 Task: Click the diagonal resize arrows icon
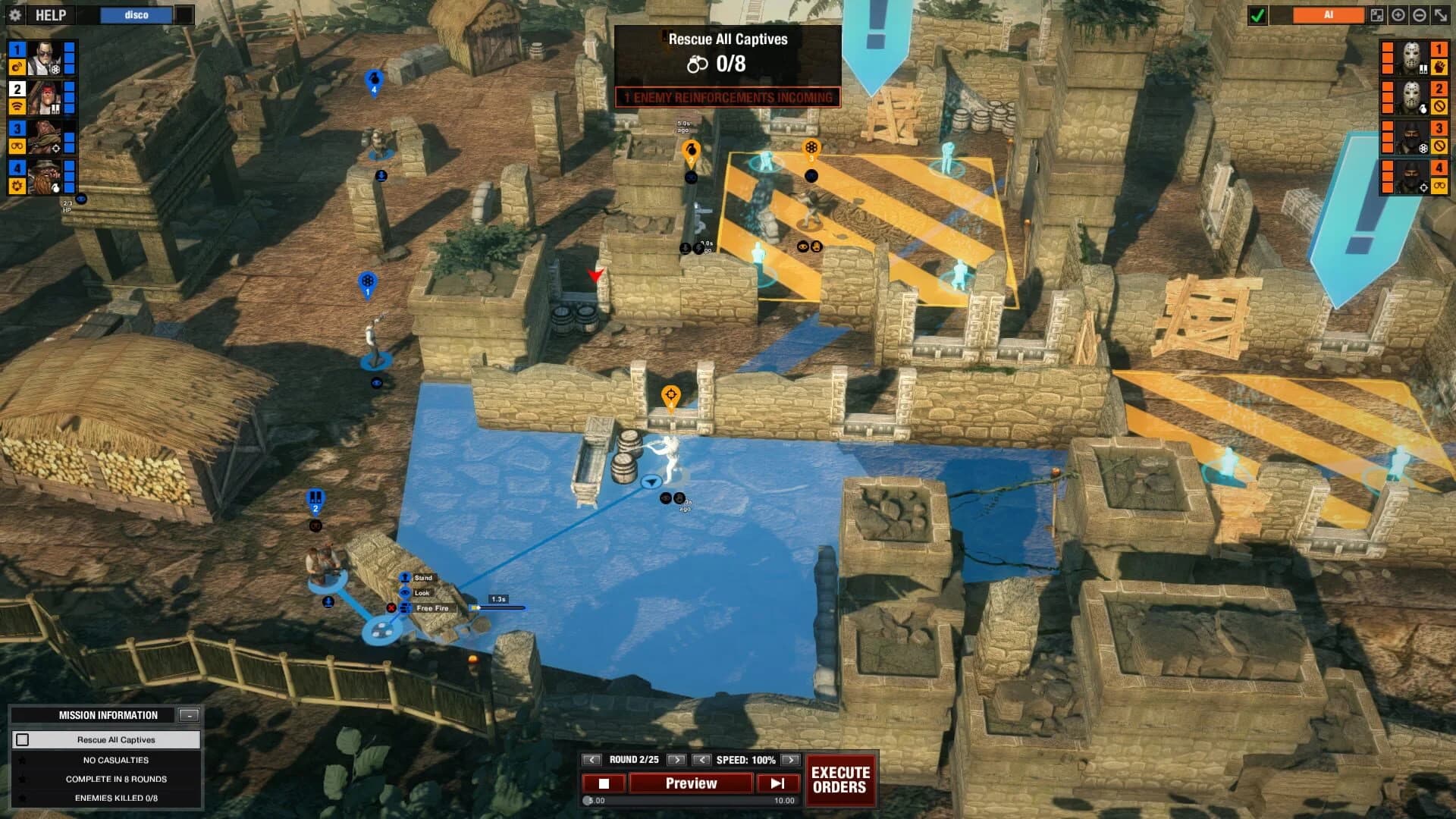tap(1439, 14)
